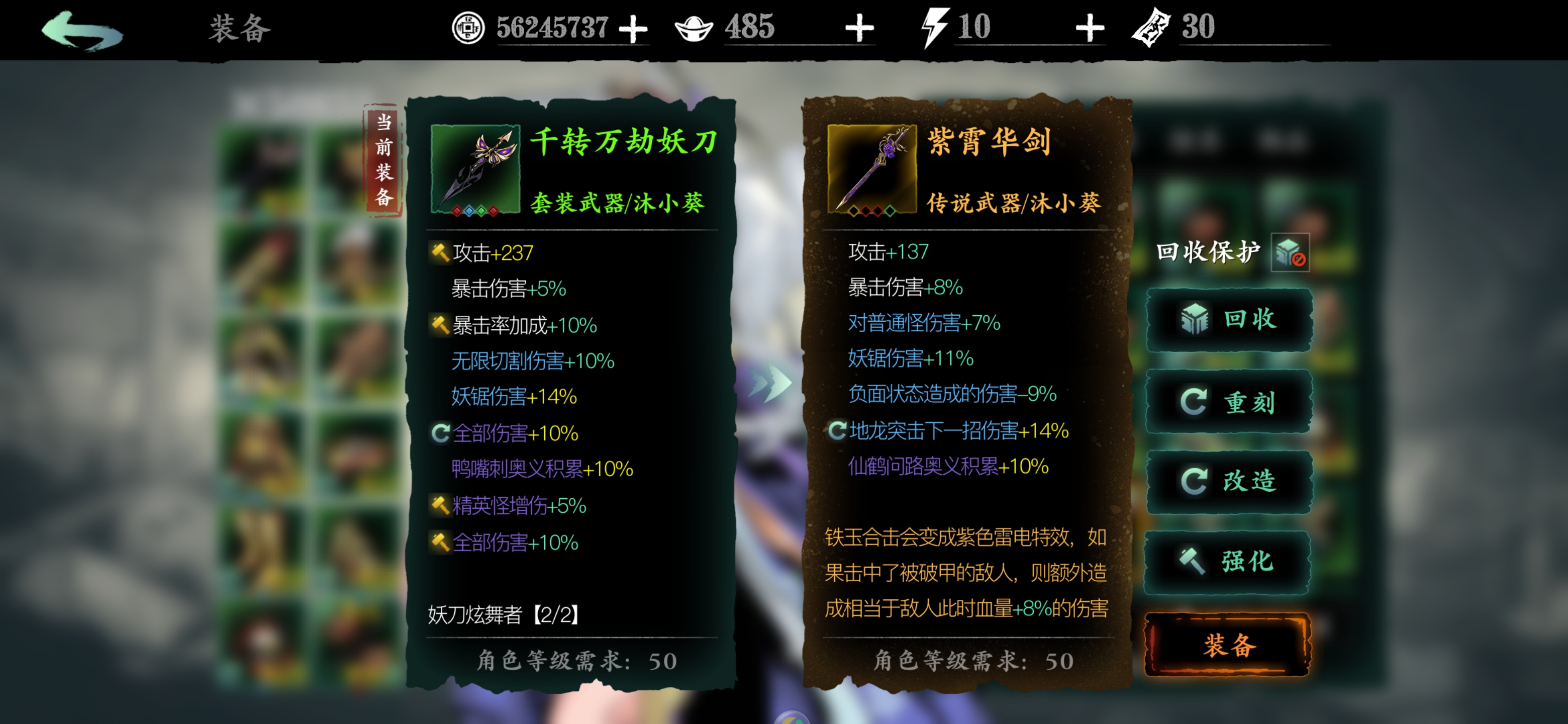Tap the plus sign beside the 485 hat currency
This screenshot has width=1568, height=724.
860,27
